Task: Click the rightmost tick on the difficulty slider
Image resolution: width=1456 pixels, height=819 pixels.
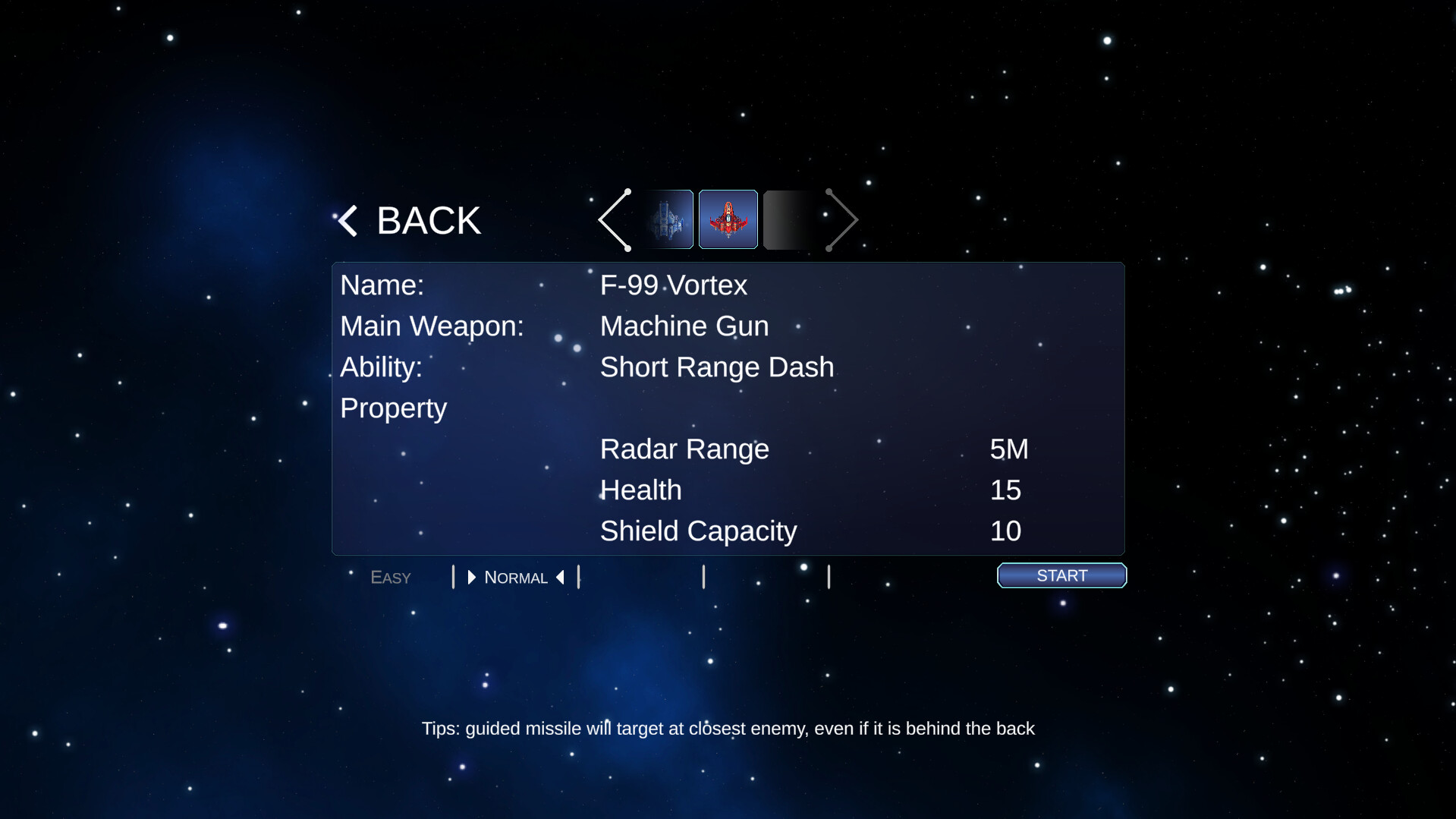Action: pyautogui.click(x=829, y=577)
